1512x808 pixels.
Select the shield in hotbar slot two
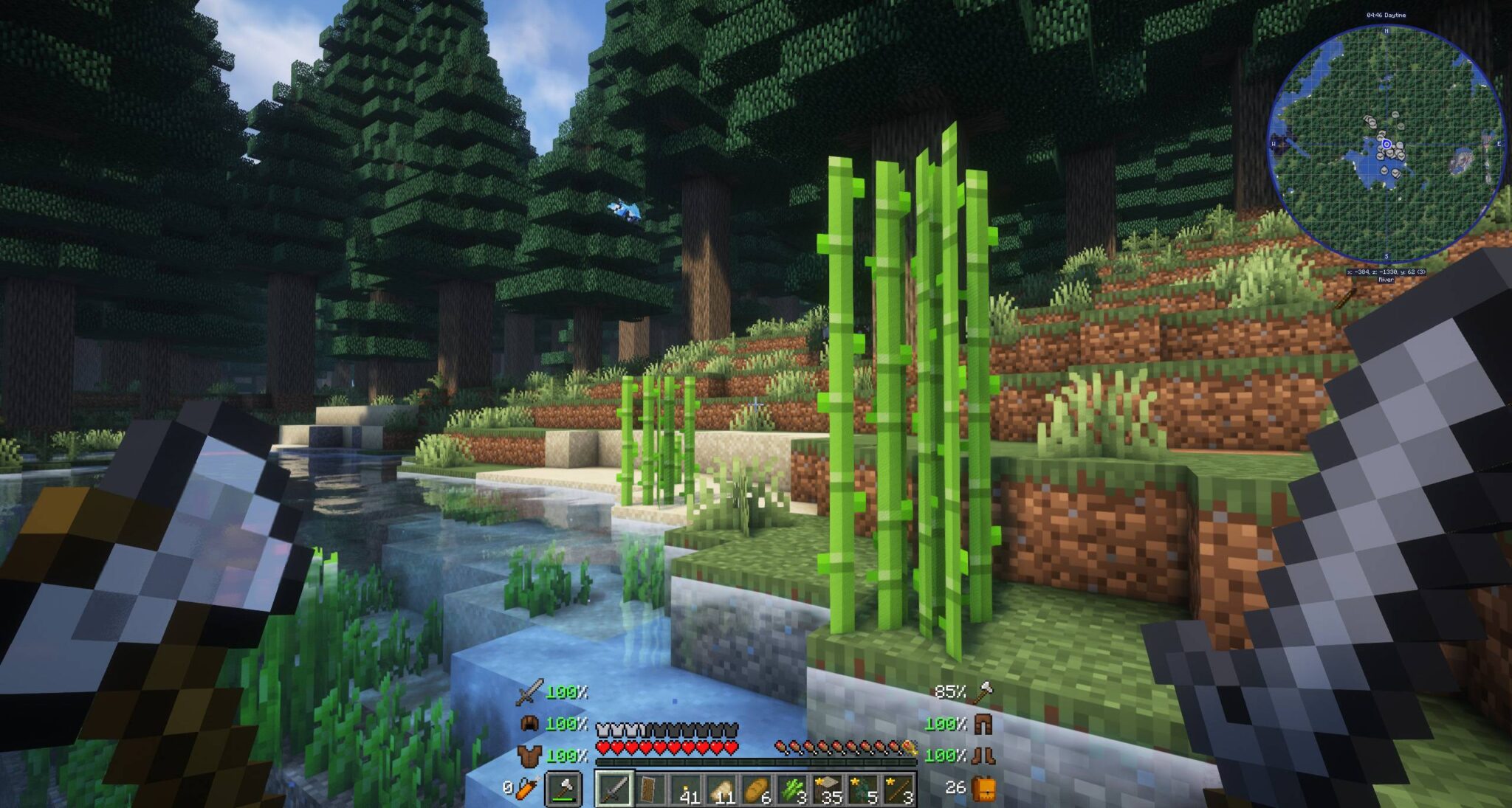[x=648, y=790]
